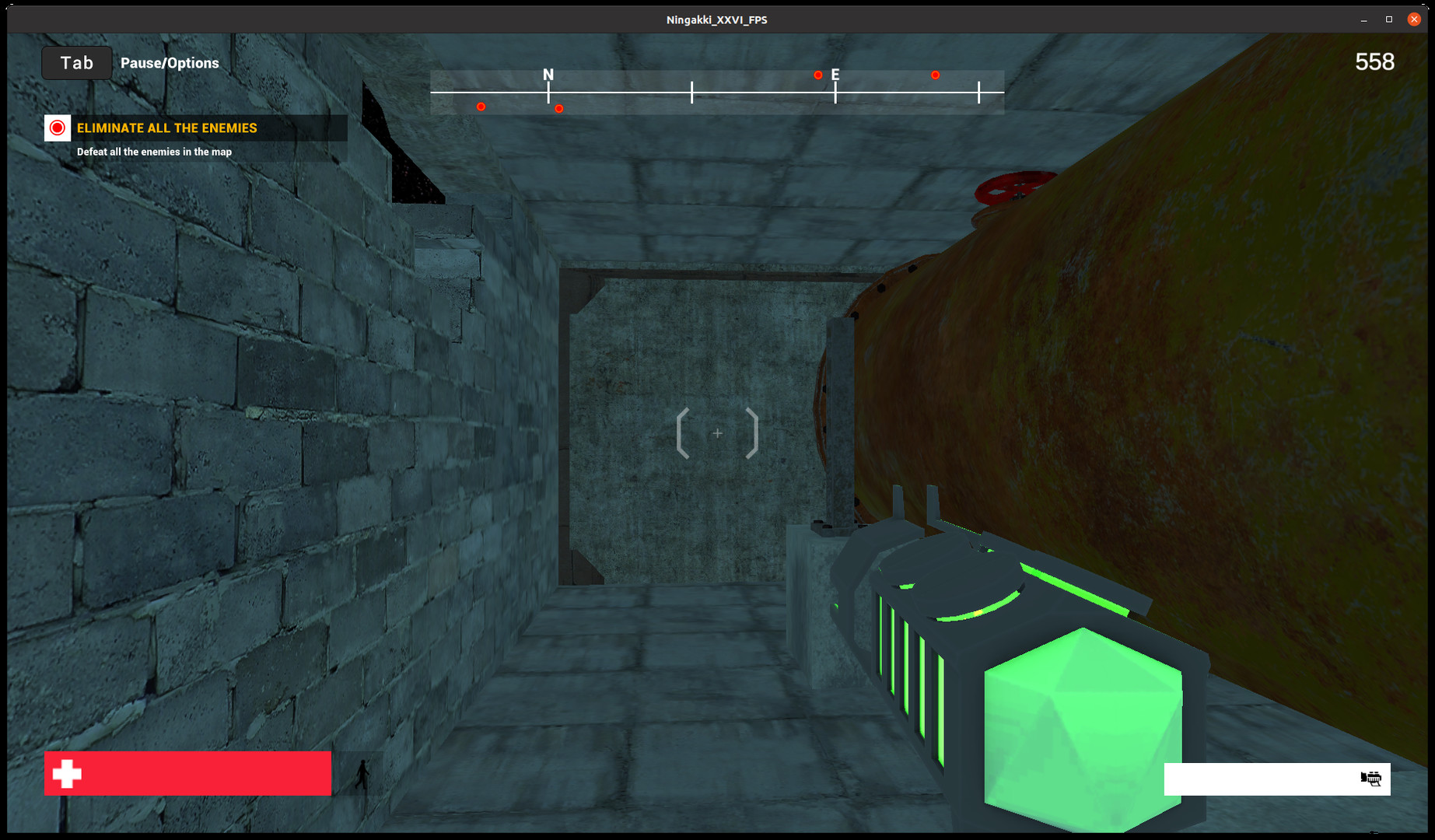Select the crosshair reticle at screen center
Image resolution: width=1435 pixels, height=840 pixels.
click(x=716, y=433)
